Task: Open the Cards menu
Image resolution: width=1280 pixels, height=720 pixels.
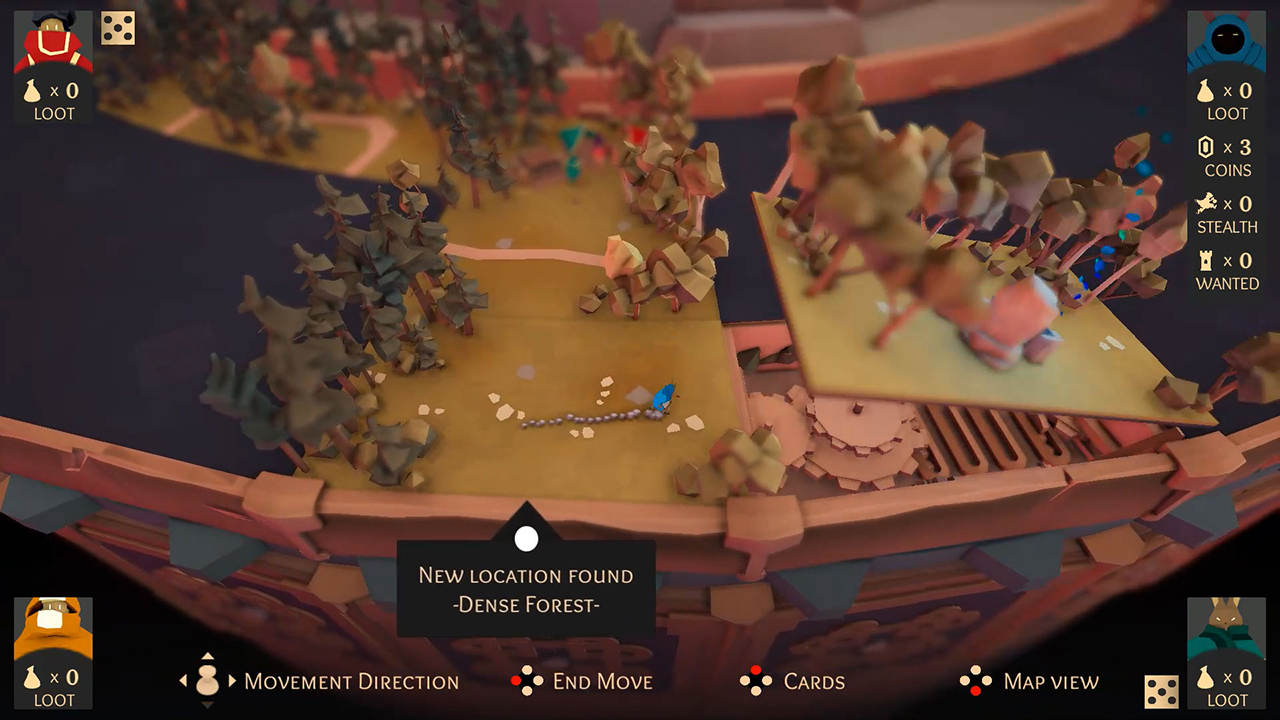Action: click(x=812, y=682)
